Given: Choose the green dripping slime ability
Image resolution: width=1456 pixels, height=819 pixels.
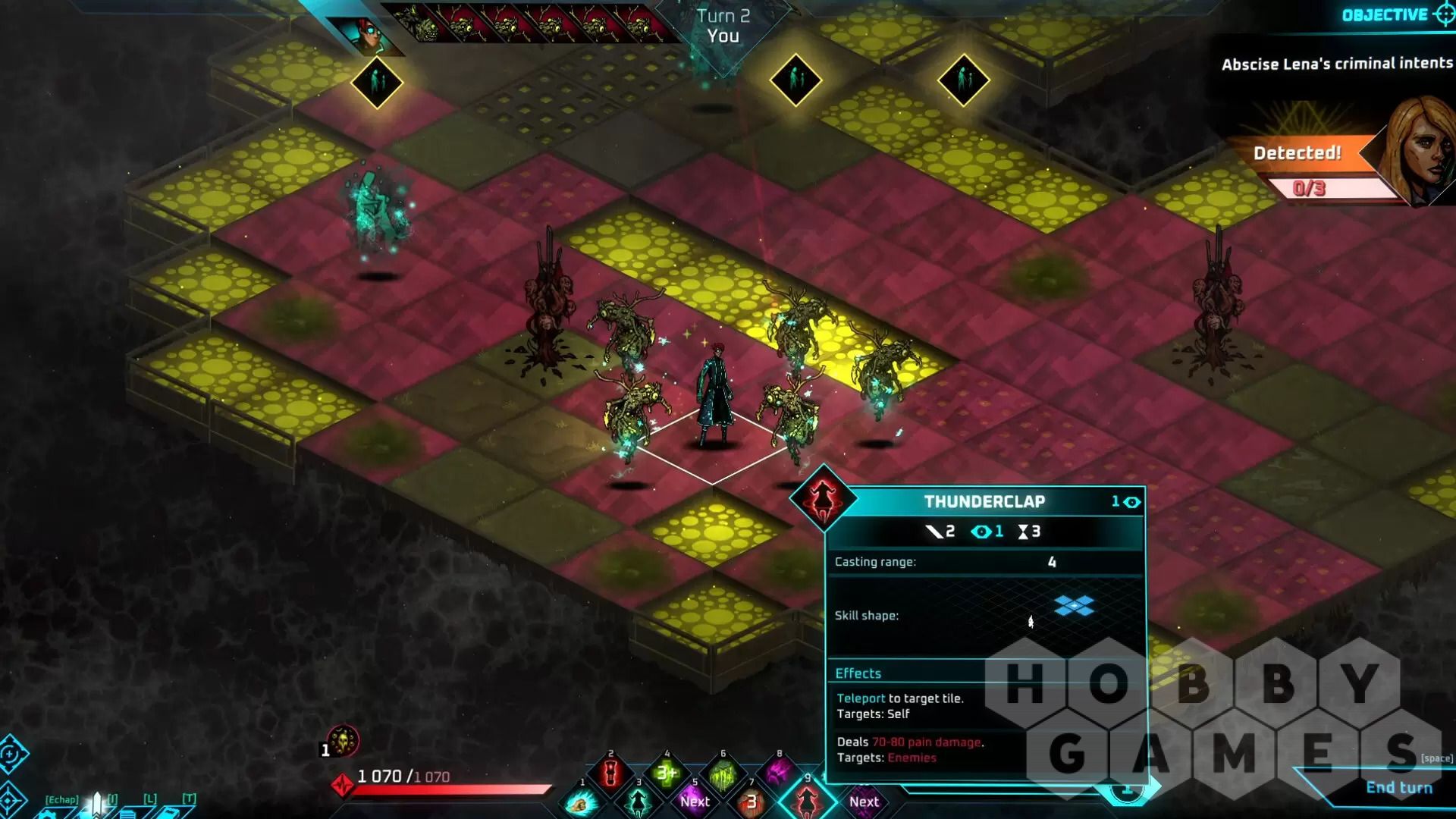Looking at the screenshot, I should [x=723, y=775].
